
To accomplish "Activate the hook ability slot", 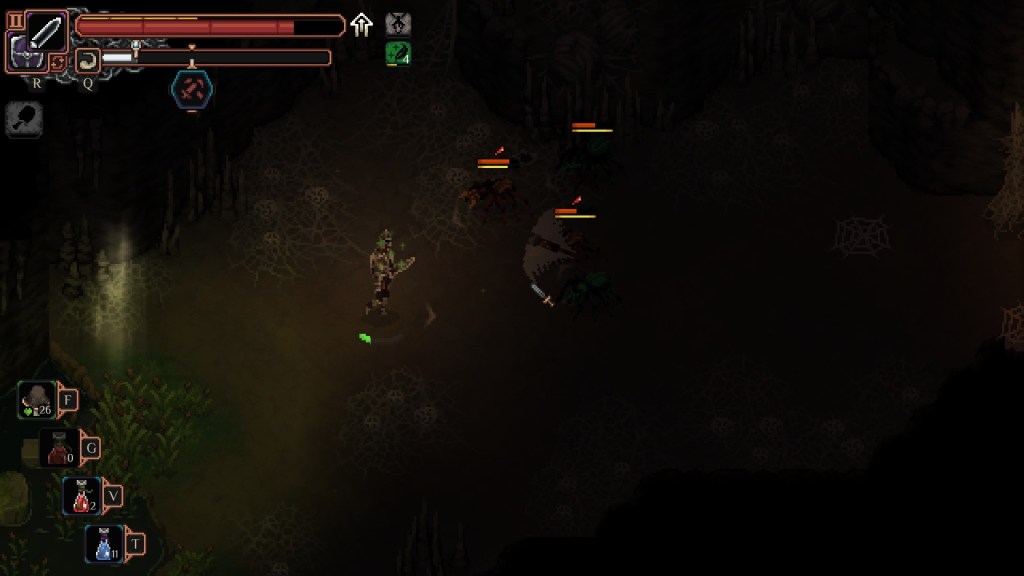I will point(88,60).
